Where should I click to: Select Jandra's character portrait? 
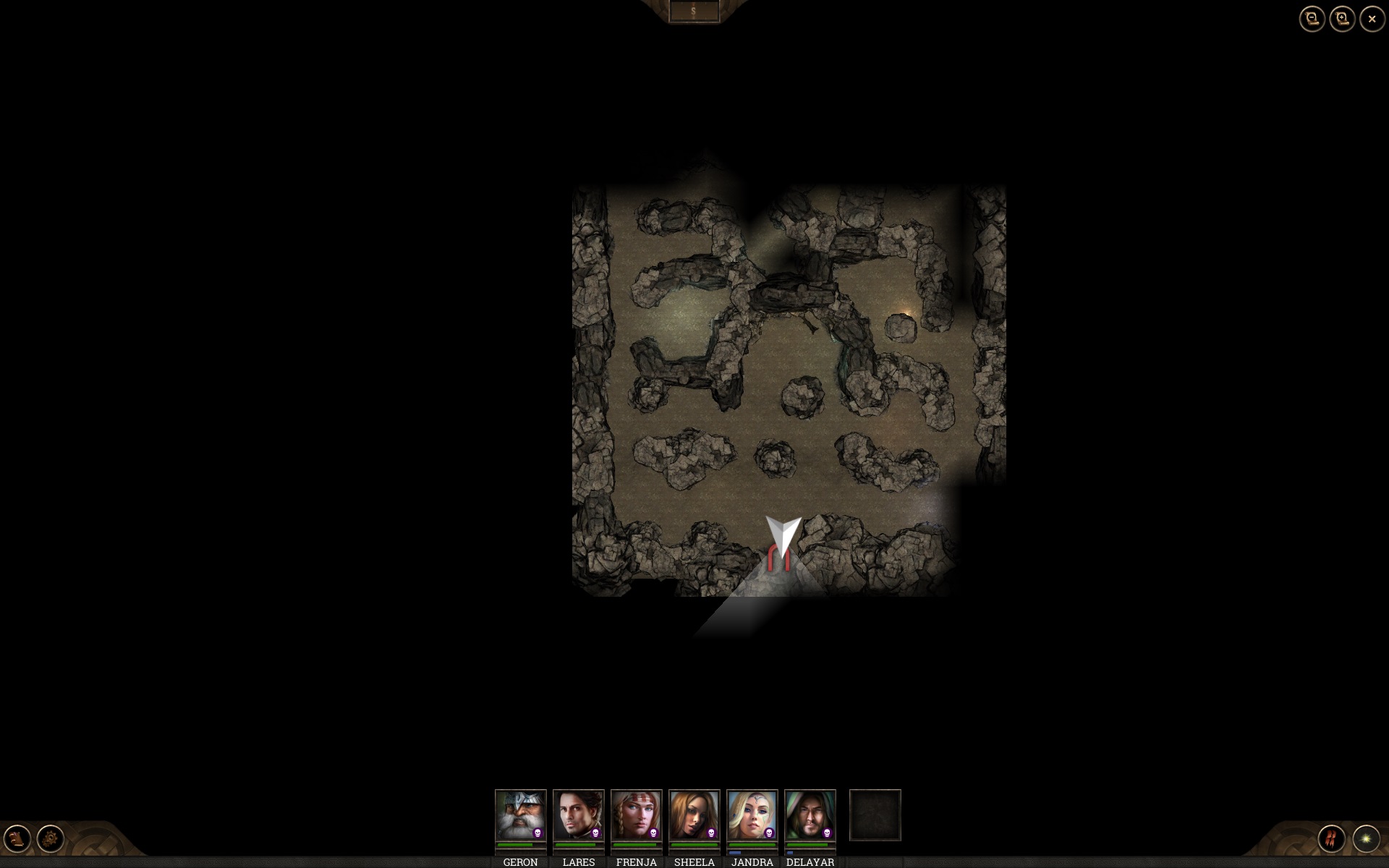click(752, 815)
